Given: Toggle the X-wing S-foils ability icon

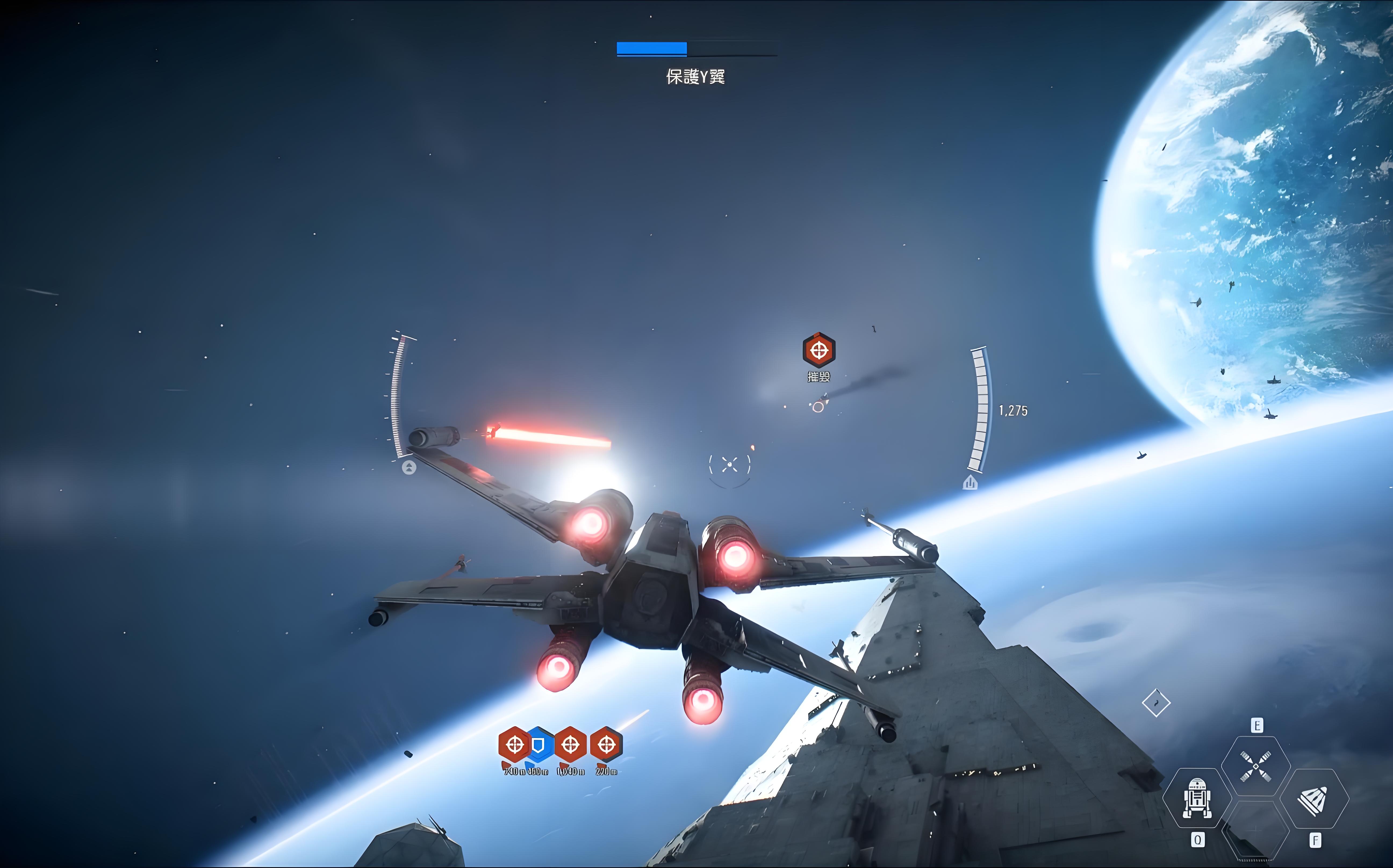Looking at the screenshot, I should click(1255, 766).
